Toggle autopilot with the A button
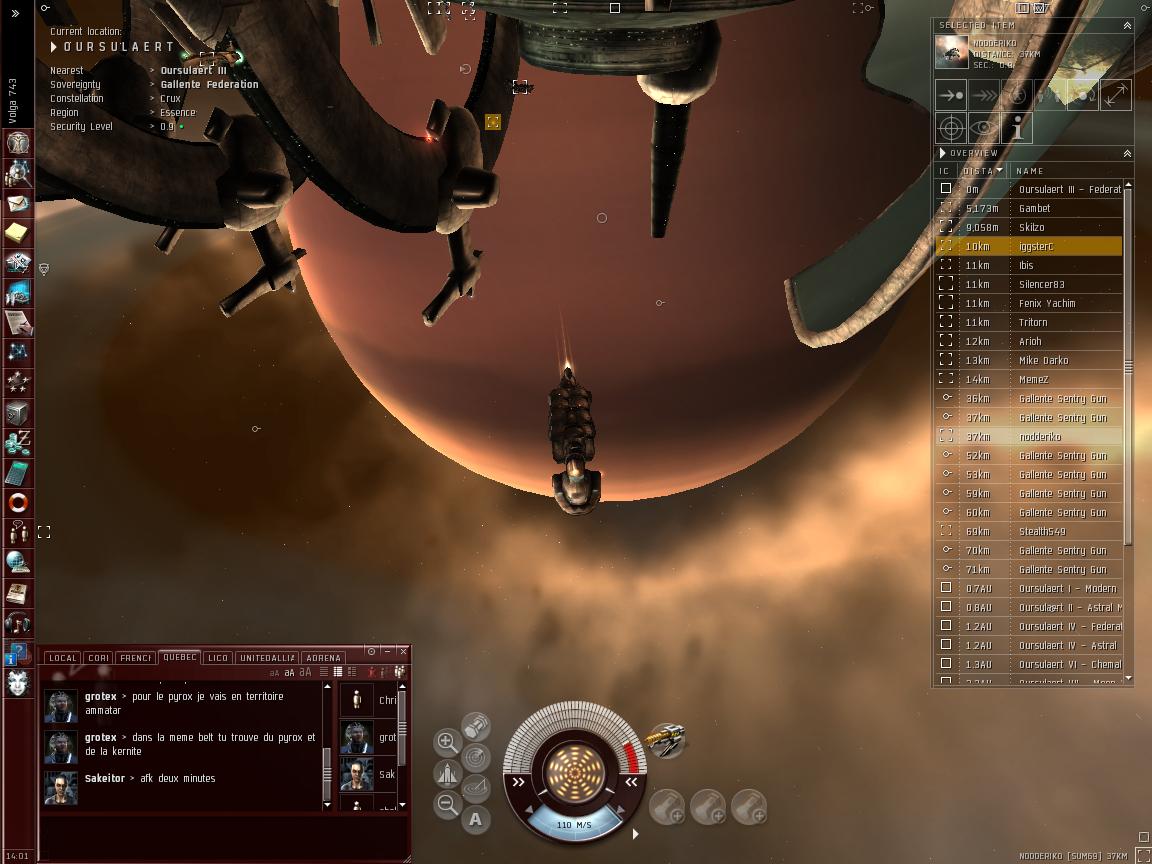The height and width of the screenshot is (864, 1152). click(476, 820)
